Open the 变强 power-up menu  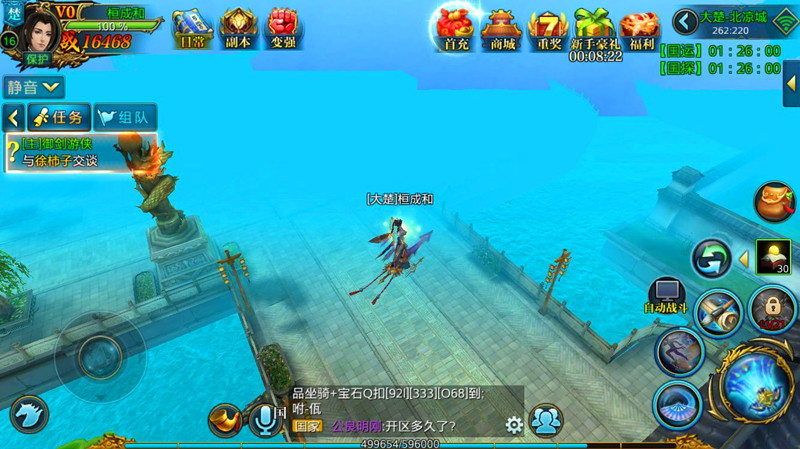click(x=285, y=28)
